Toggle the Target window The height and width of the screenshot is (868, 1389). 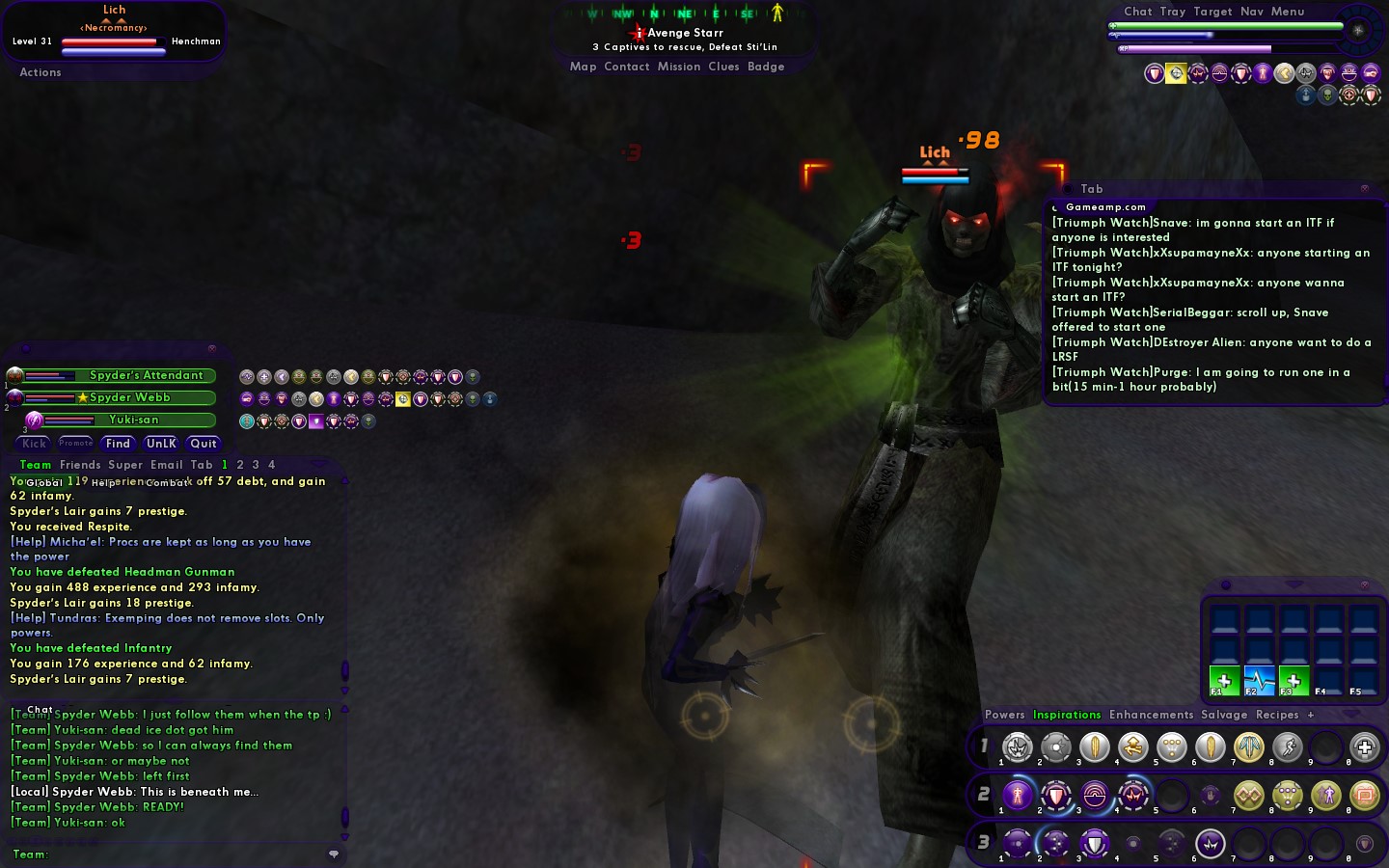[x=1212, y=12]
